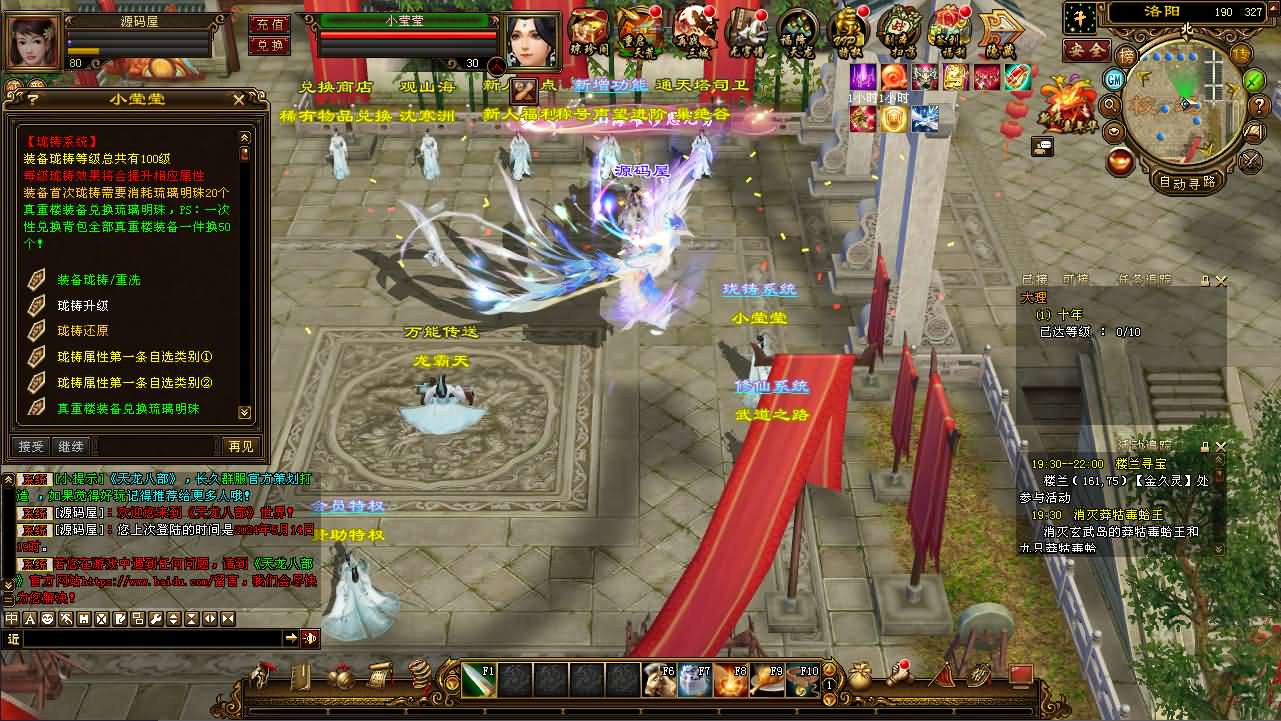Click the 兑换 exchange button
The height and width of the screenshot is (721, 1281).
[268, 45]
